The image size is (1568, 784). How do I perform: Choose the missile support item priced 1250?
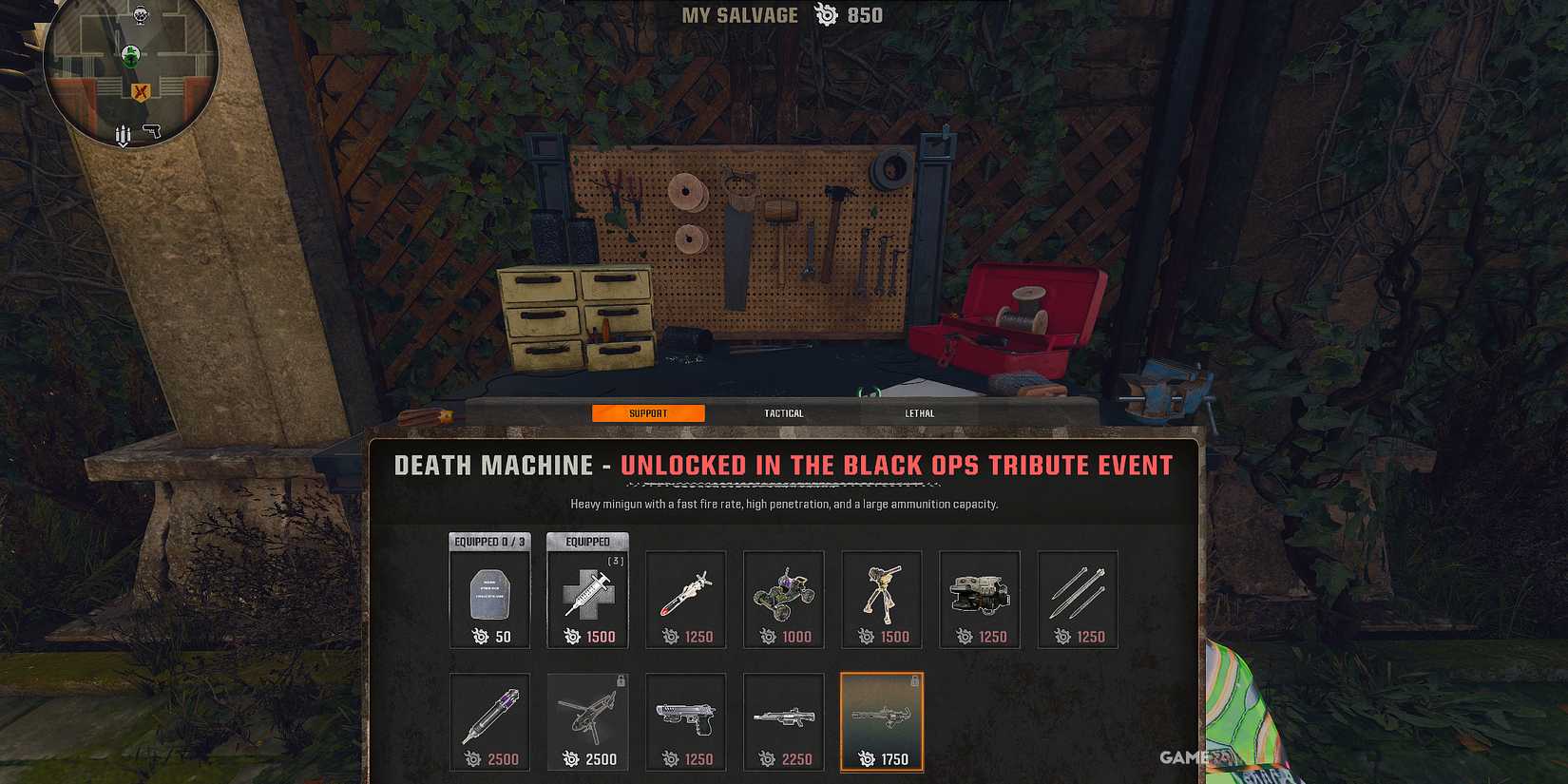(685, 599)
